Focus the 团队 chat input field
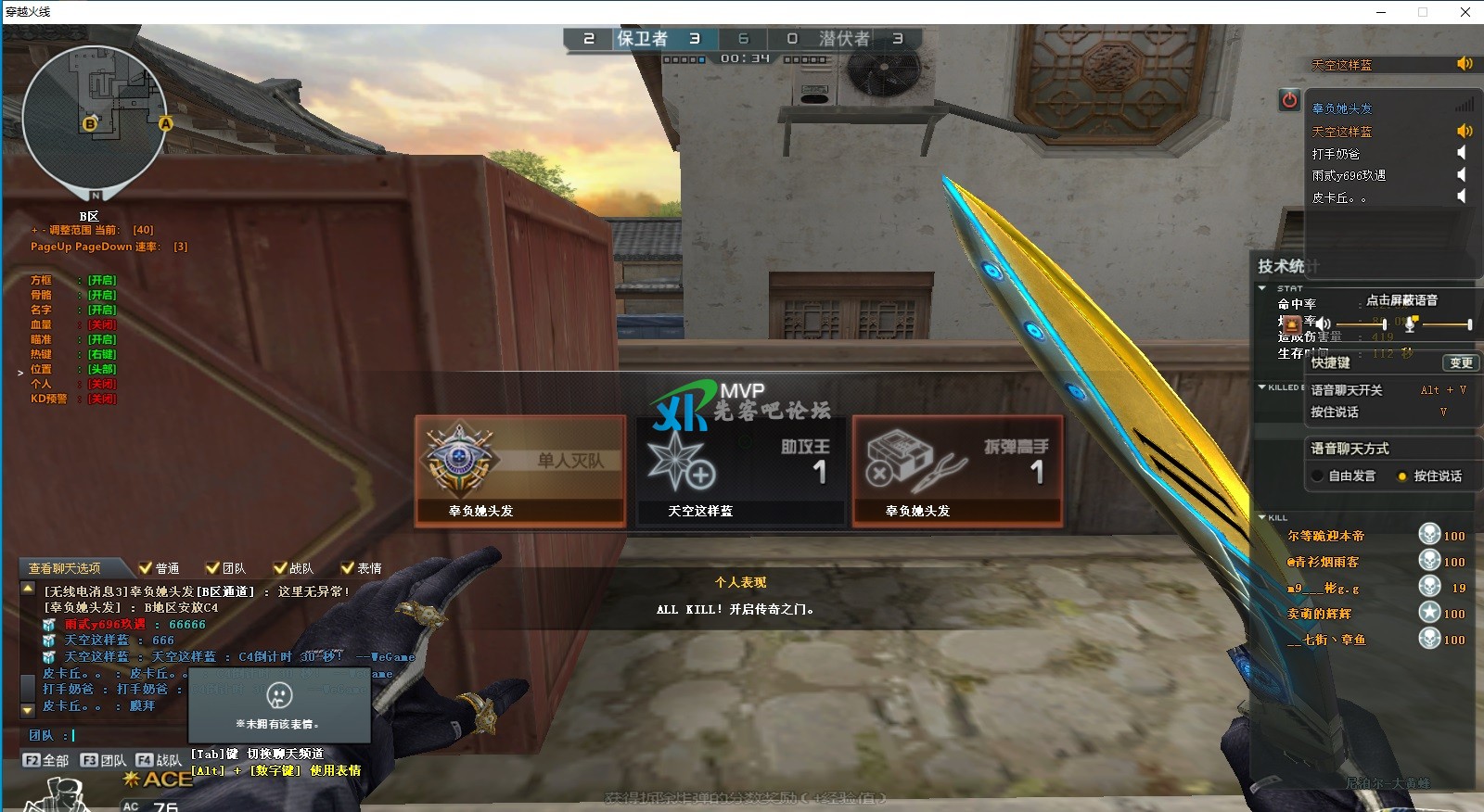The image size is (1484, 812). pyautogui.click(x=185, y=735)
